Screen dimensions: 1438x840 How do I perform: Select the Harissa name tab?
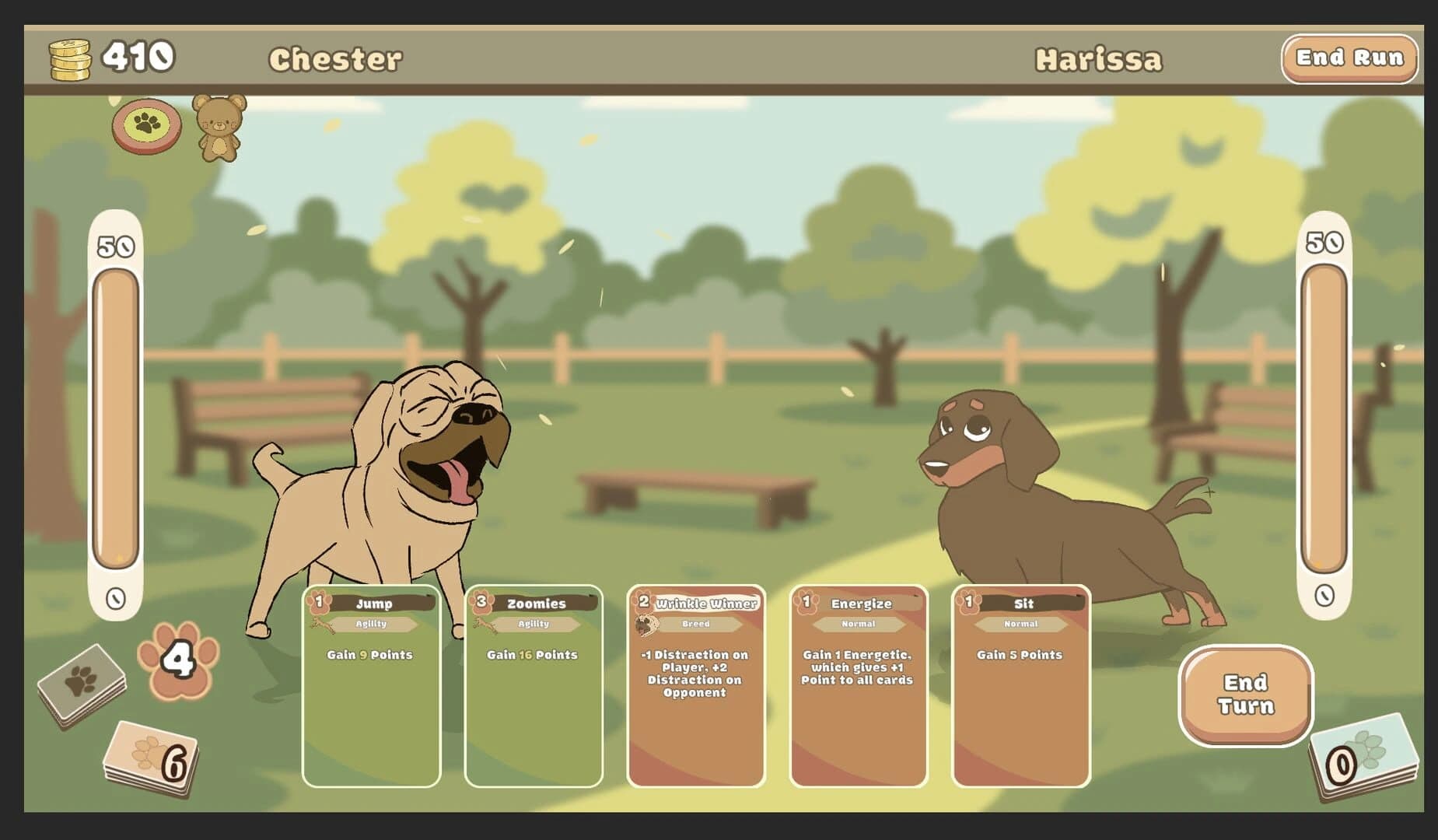pos(1100,57)
